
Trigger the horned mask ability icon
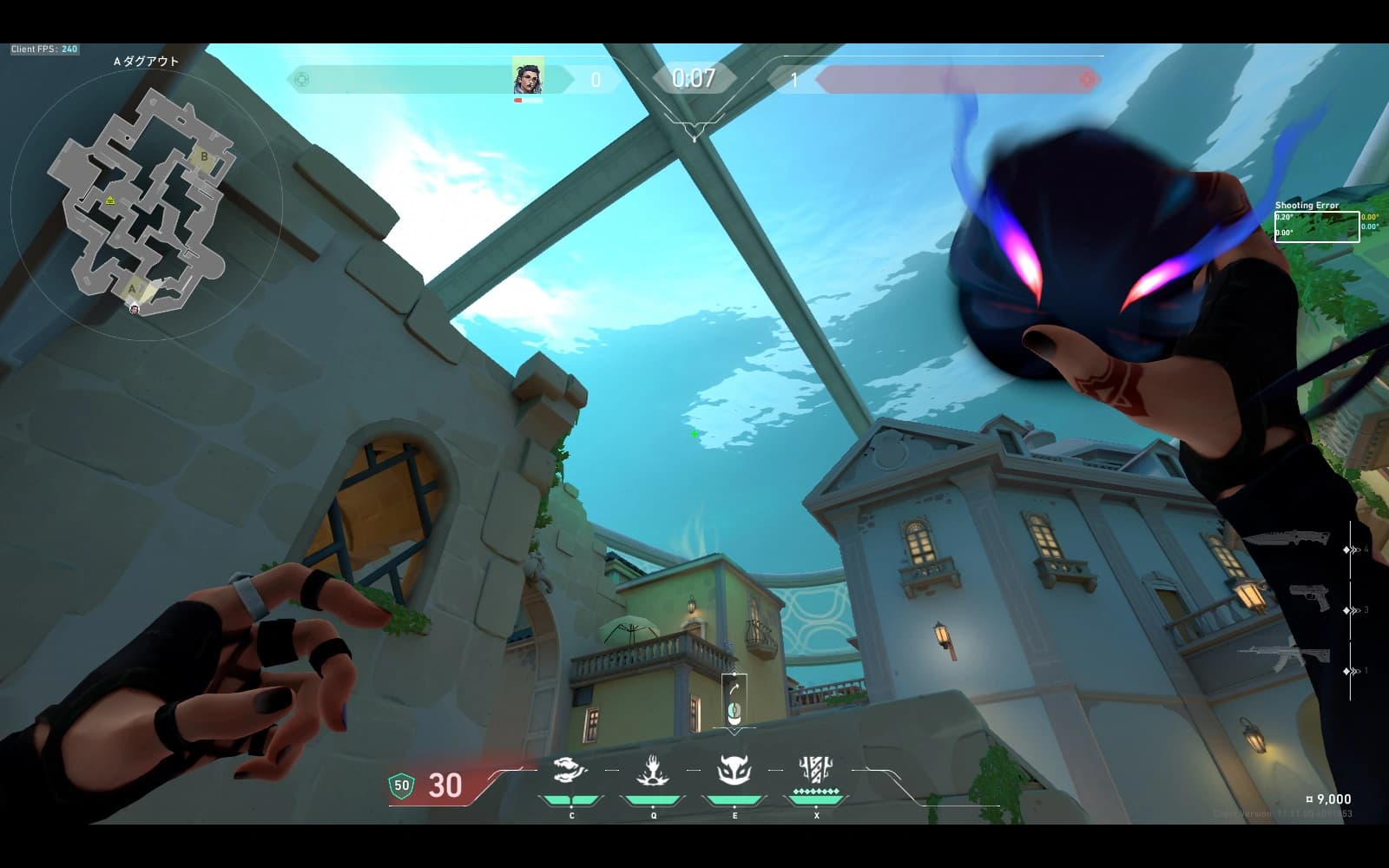[734, 769]
